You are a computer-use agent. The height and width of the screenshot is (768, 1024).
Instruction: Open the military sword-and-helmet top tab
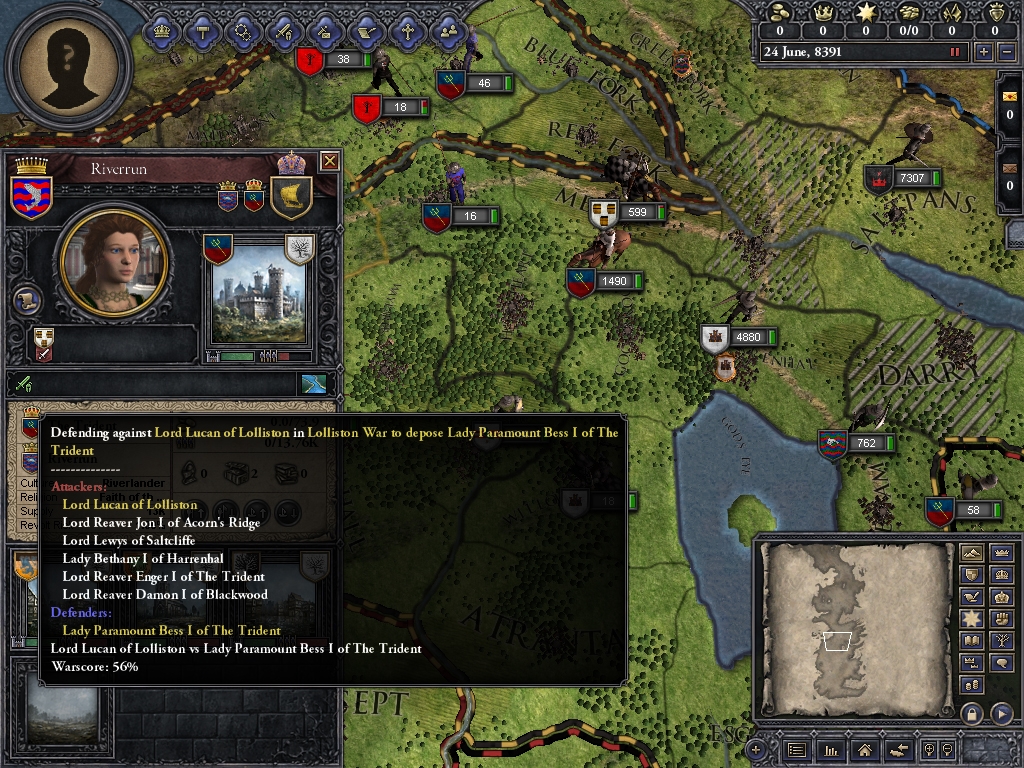coord(284,31)
